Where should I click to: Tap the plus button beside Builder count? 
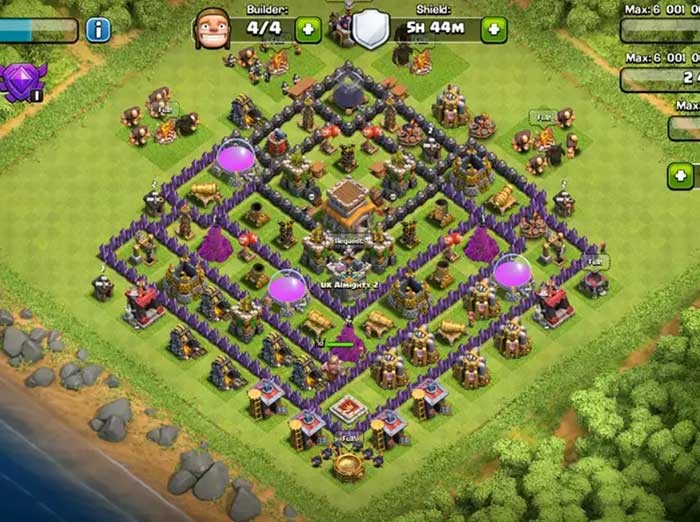coord(308,30)
